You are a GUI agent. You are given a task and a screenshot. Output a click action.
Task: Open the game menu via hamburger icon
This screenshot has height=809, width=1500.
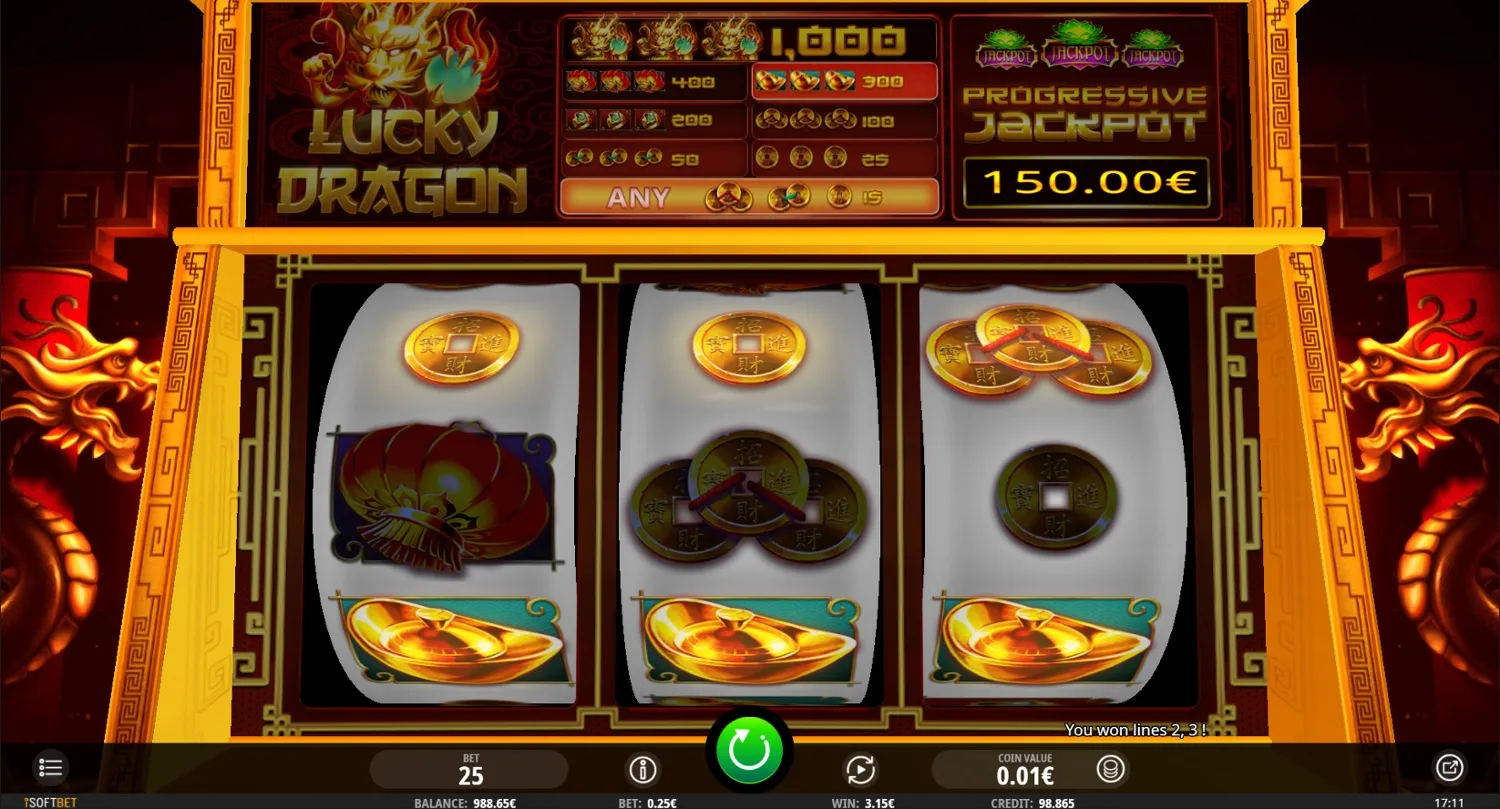pos(50,767)
